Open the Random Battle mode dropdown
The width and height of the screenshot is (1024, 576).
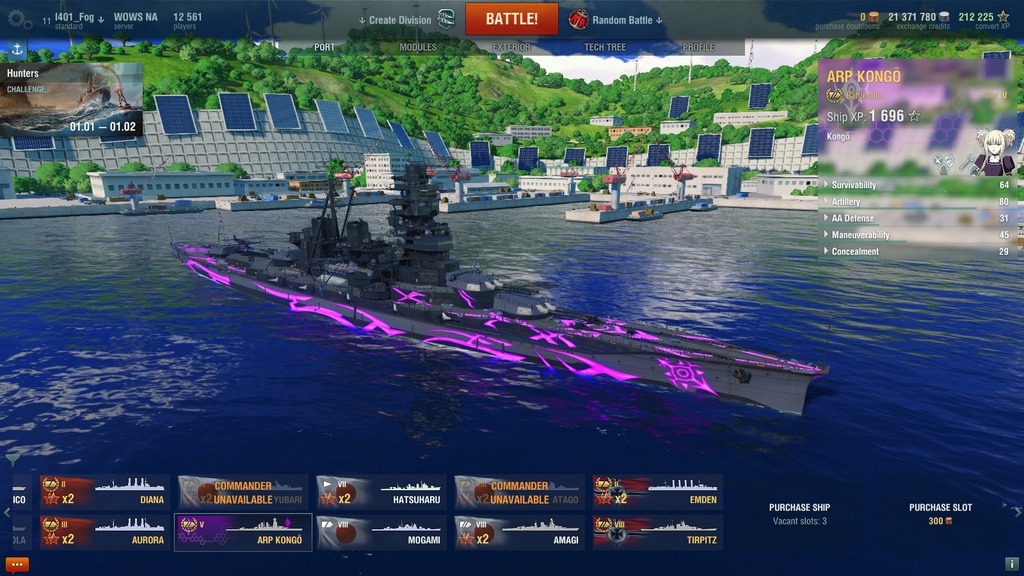pos(620,20)
